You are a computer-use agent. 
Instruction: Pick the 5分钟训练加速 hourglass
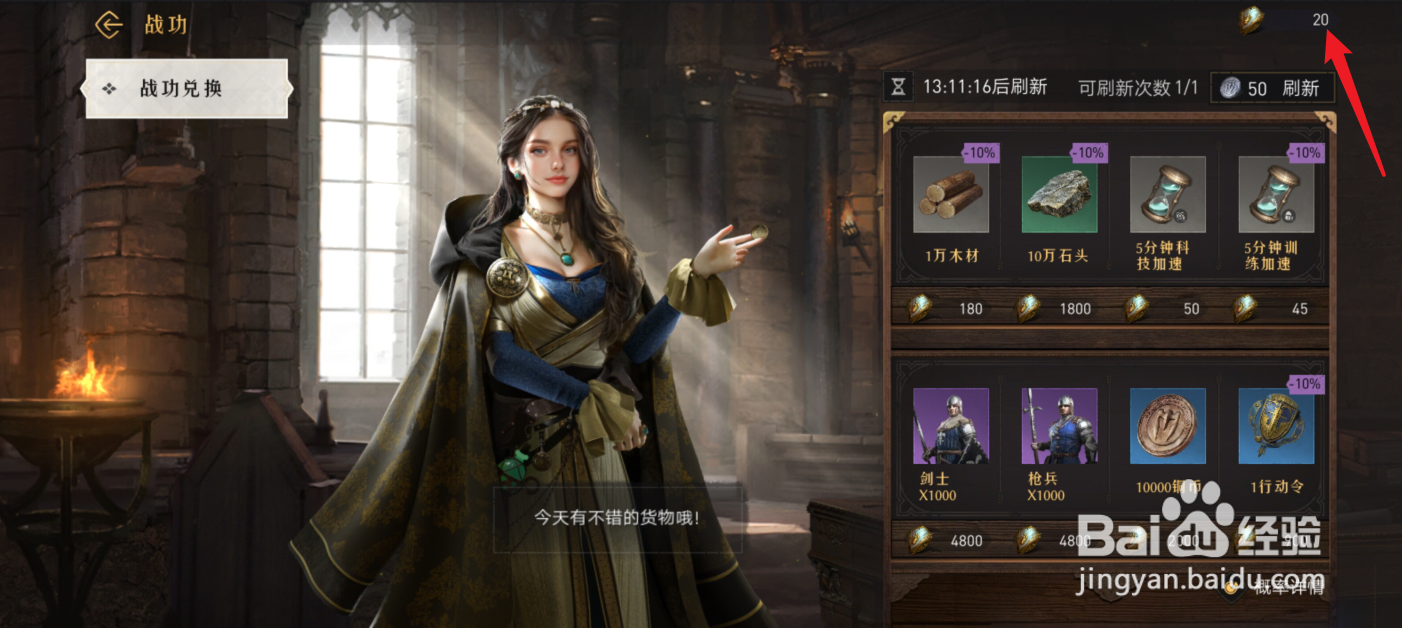pos(1276,195)
